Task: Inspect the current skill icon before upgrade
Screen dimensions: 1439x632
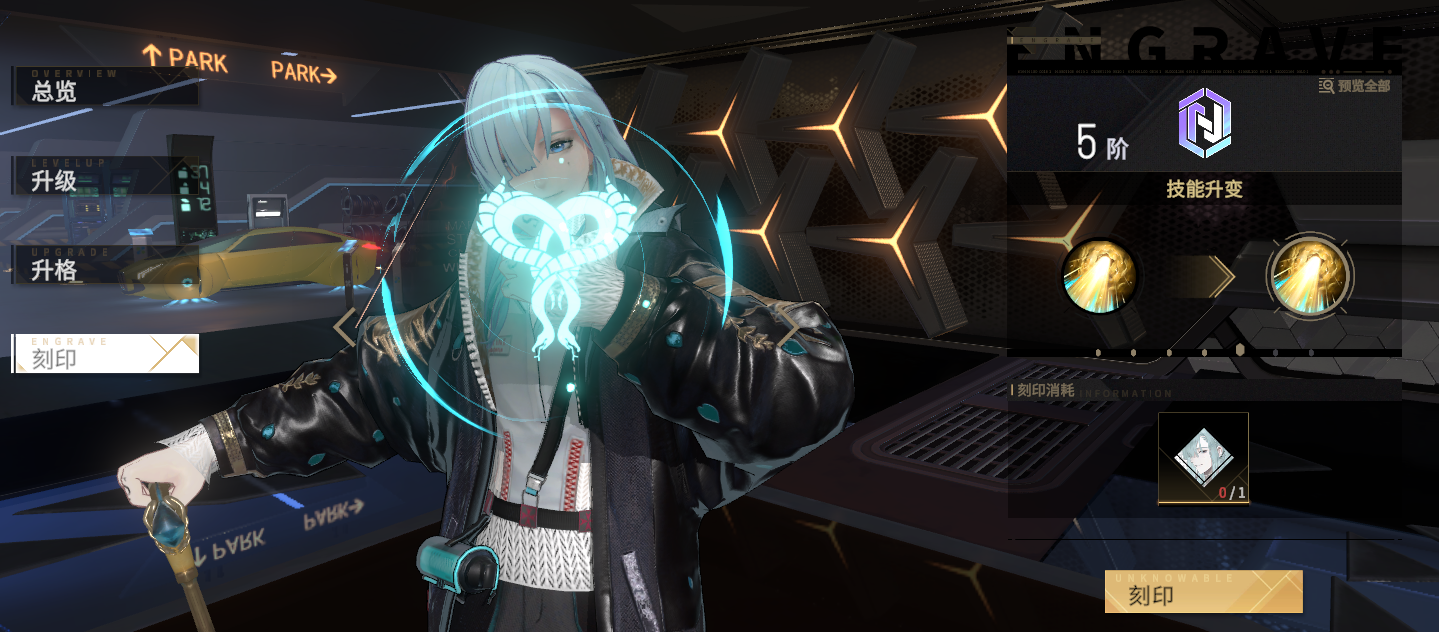Action: pyautogui.click(x=1100, y=275)
